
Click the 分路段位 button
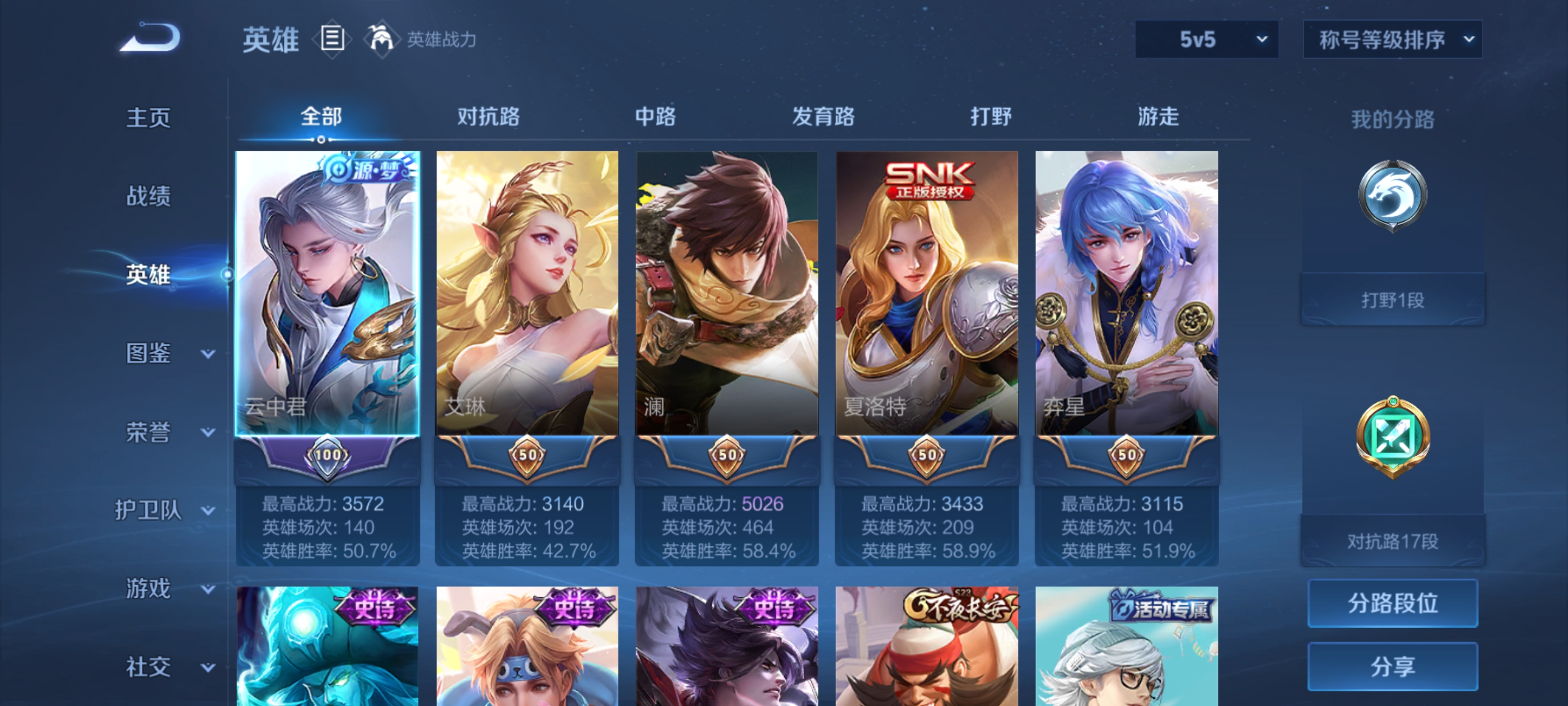point(1393,603)
